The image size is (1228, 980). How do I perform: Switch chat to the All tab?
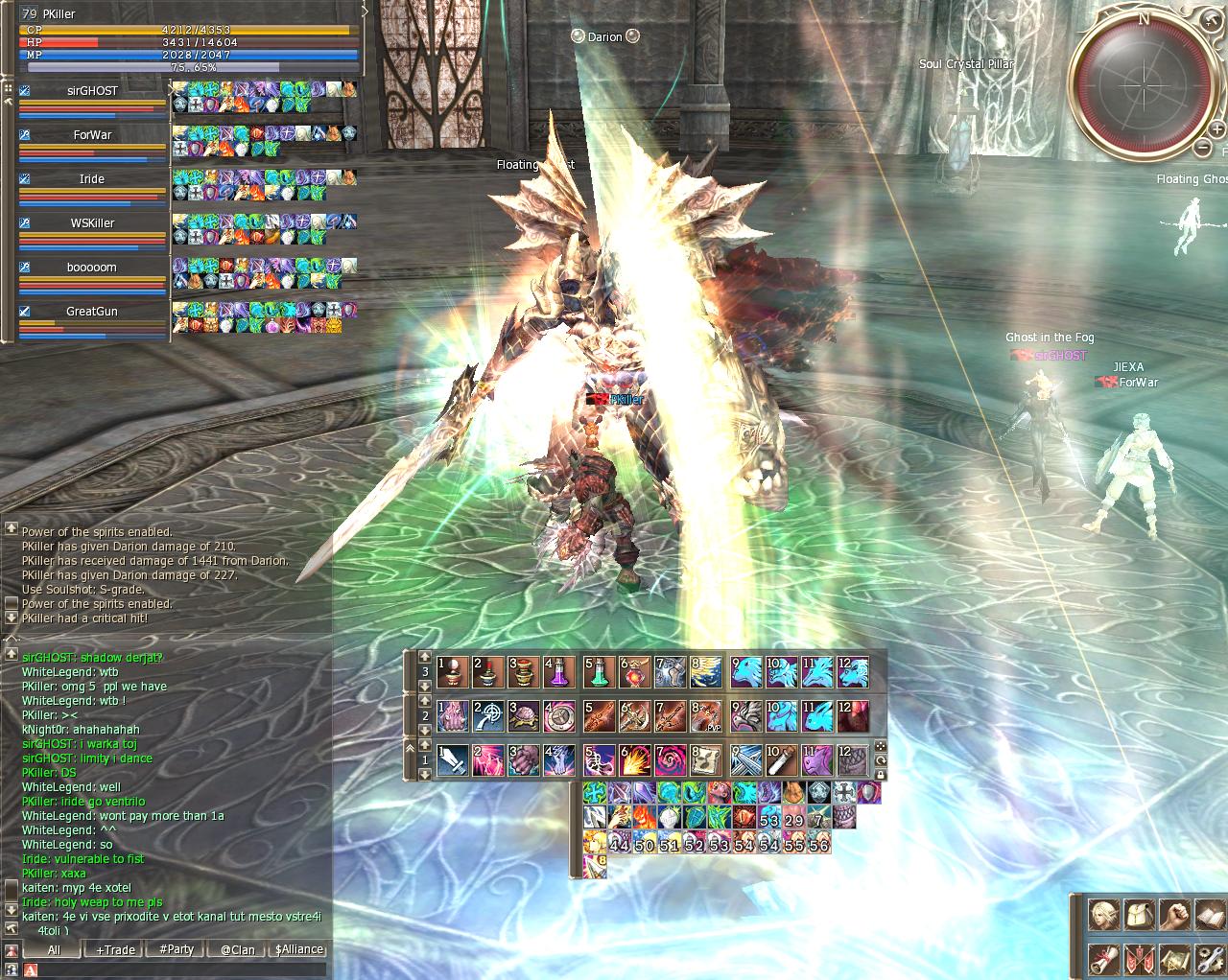[54, 949]
